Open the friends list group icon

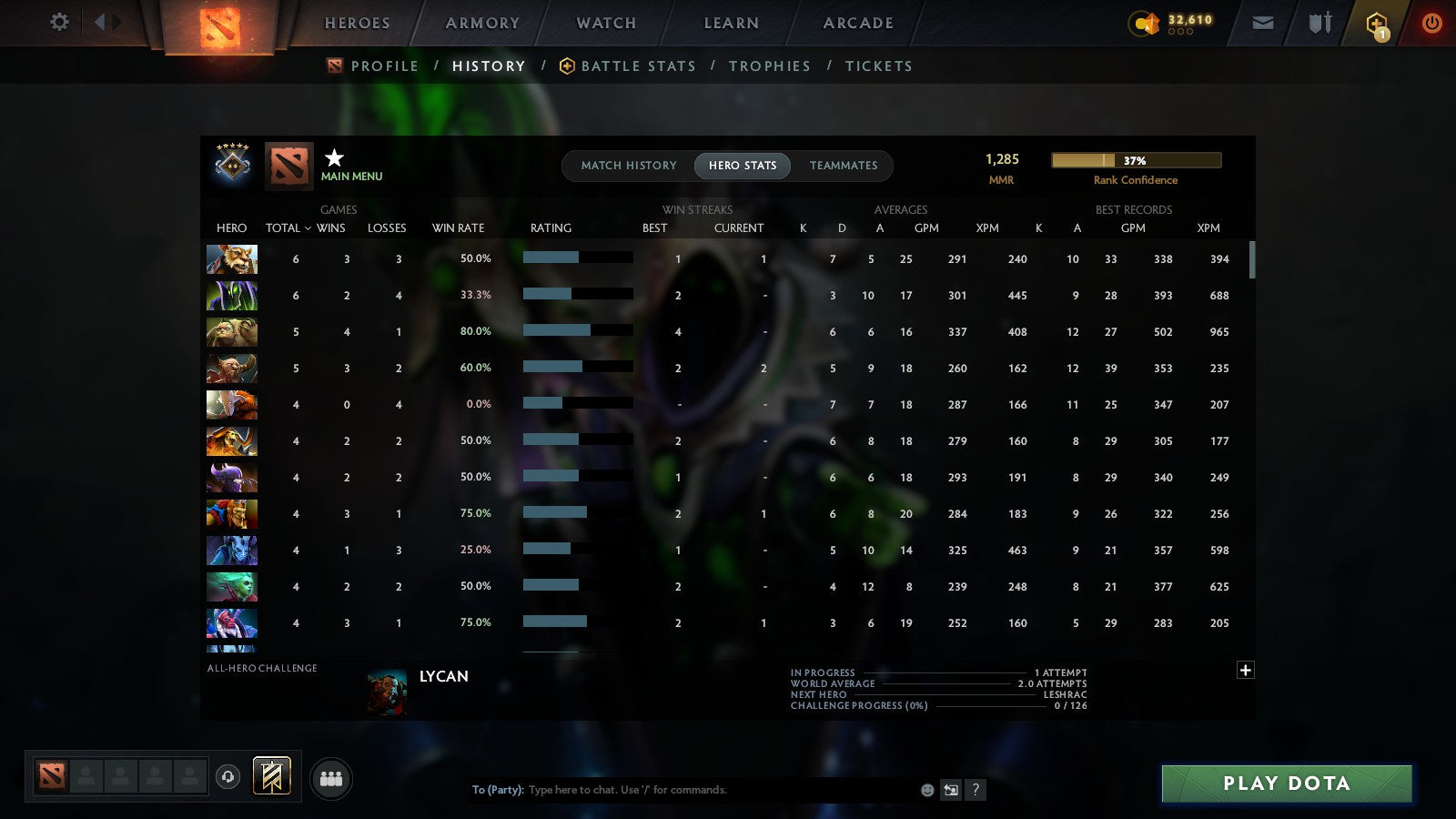(331, 778)
